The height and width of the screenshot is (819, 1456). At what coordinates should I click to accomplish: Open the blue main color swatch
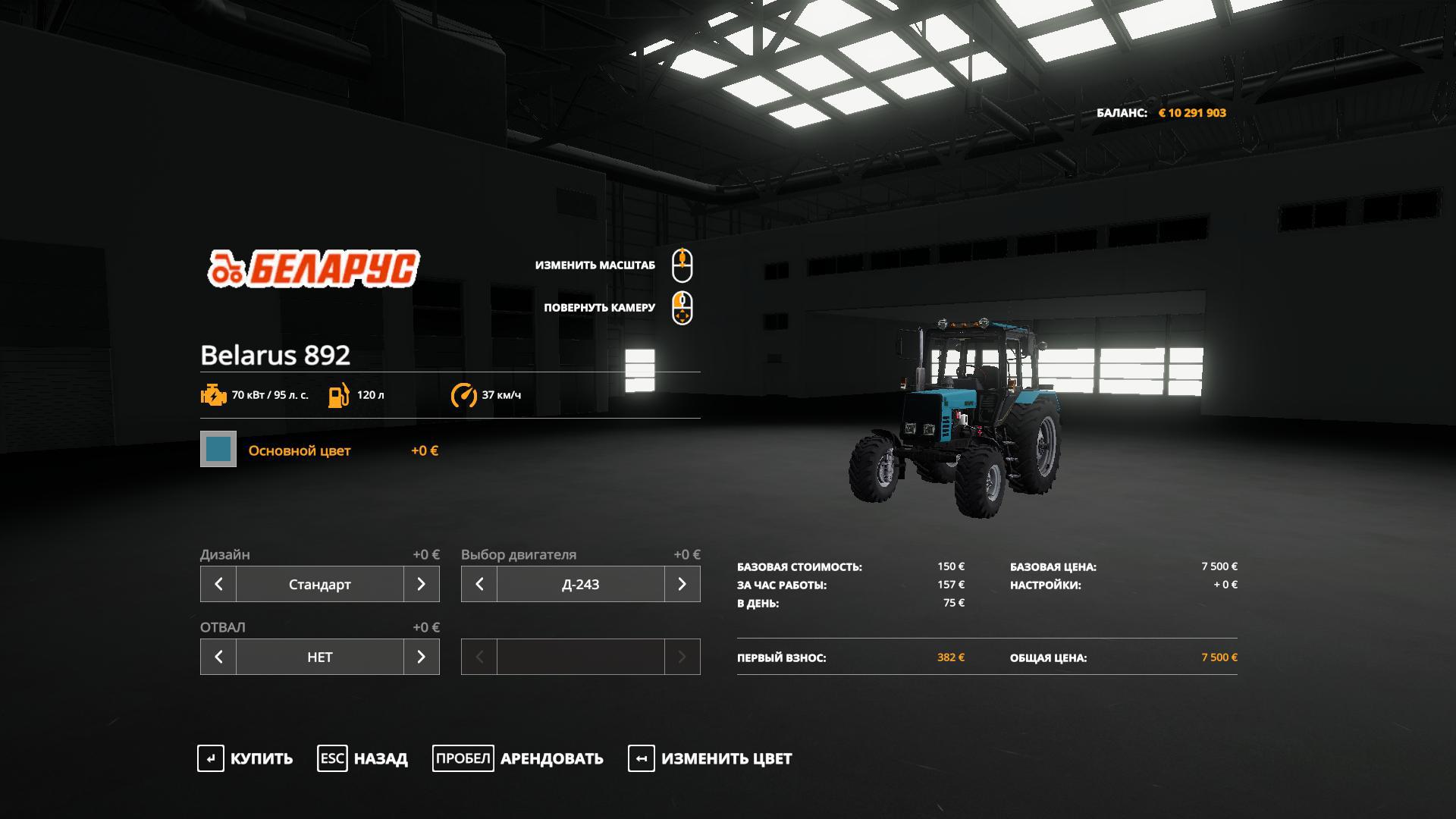coord(218,449)
